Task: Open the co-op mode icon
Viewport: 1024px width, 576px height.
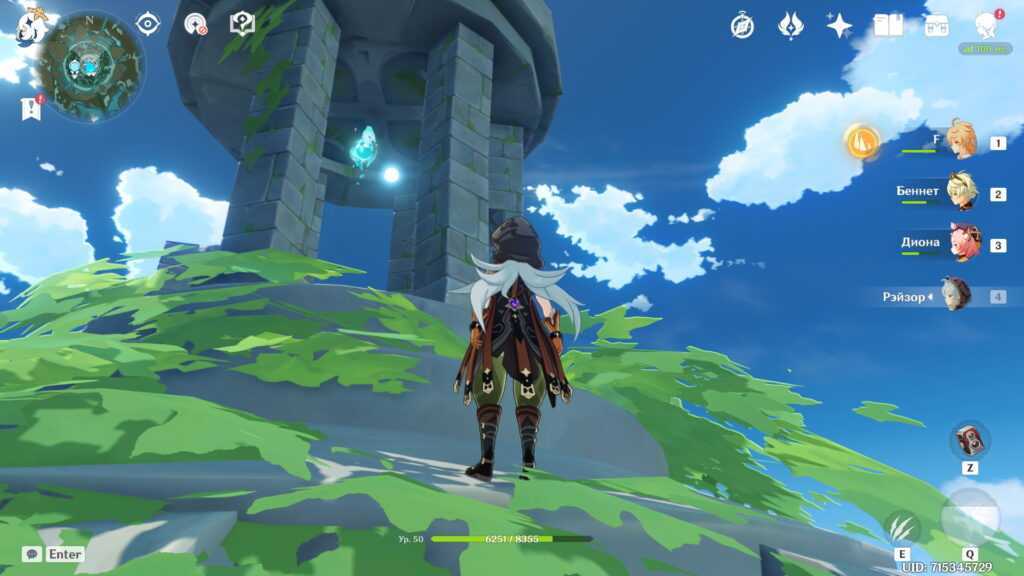Action: click(196, 24)
